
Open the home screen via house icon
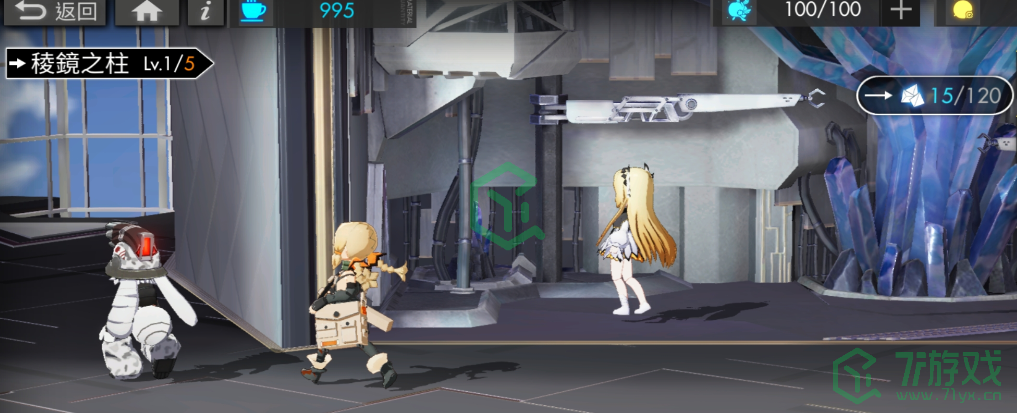pyautogui.click(x=147, y=12)
